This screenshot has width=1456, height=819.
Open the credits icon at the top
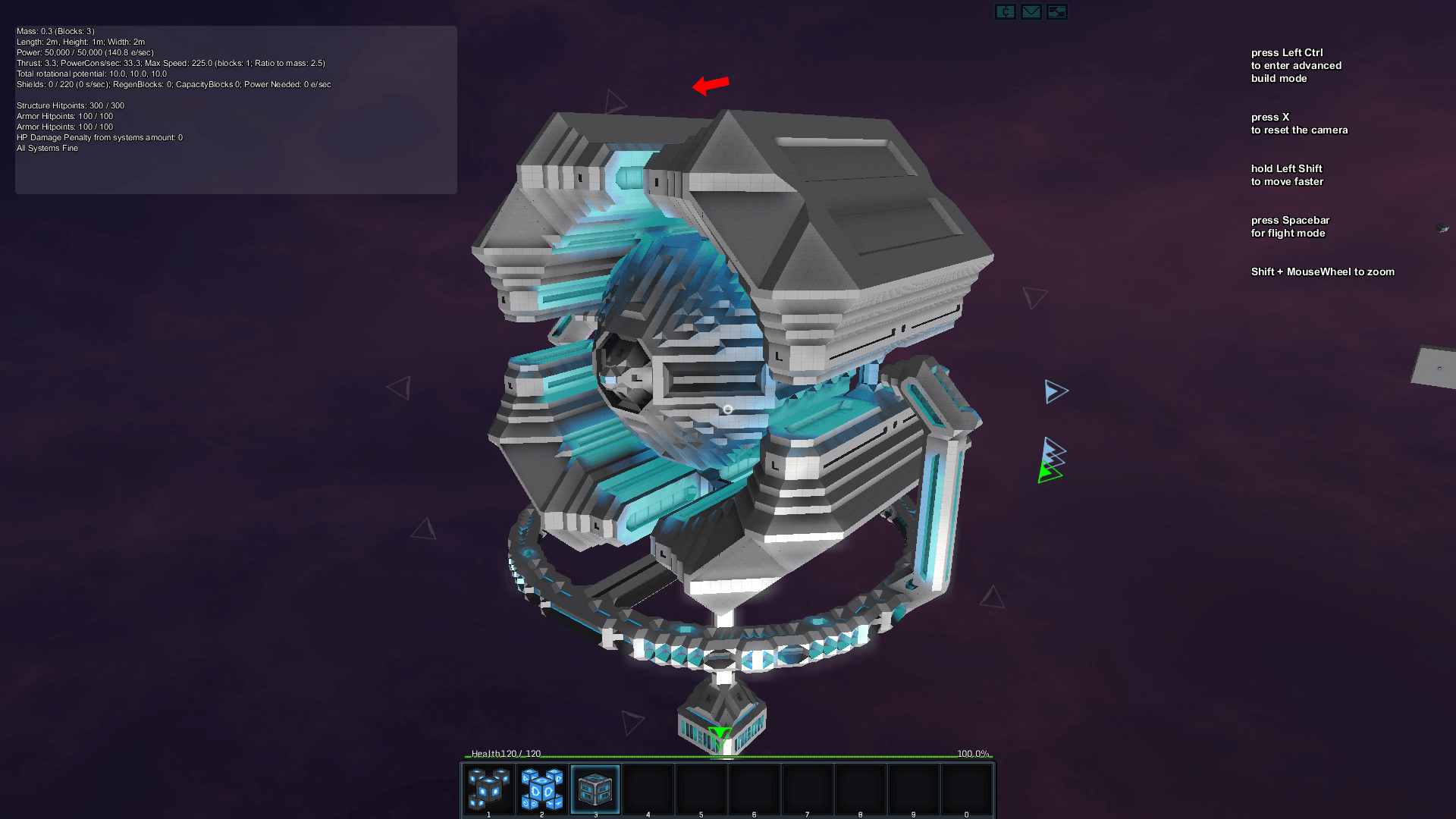[1005, 12]
